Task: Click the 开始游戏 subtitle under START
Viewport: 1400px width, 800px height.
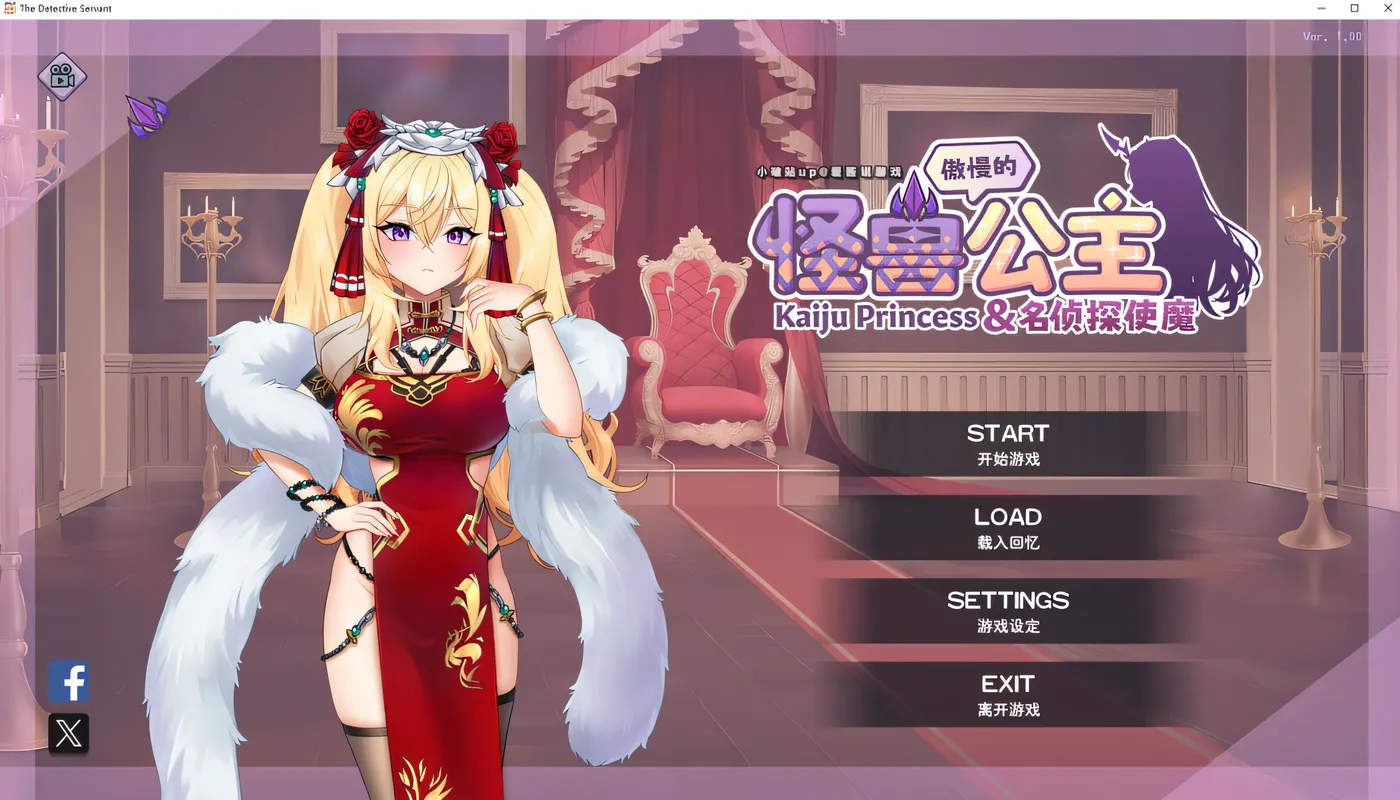Action: [x=1008, y=459]
